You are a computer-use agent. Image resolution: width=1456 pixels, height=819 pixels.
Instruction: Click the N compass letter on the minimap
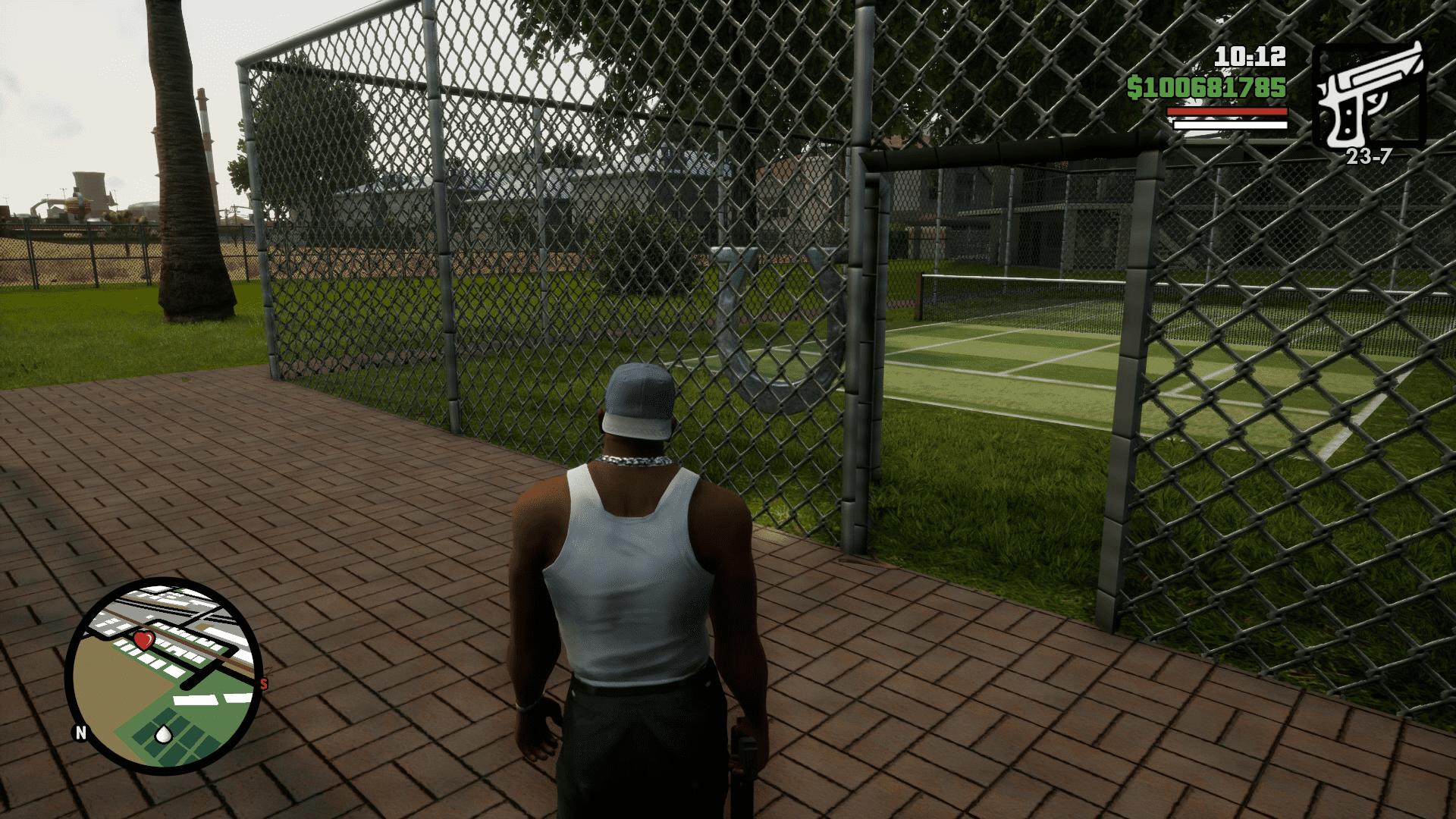pyautogui.click(x=80, y=732)
